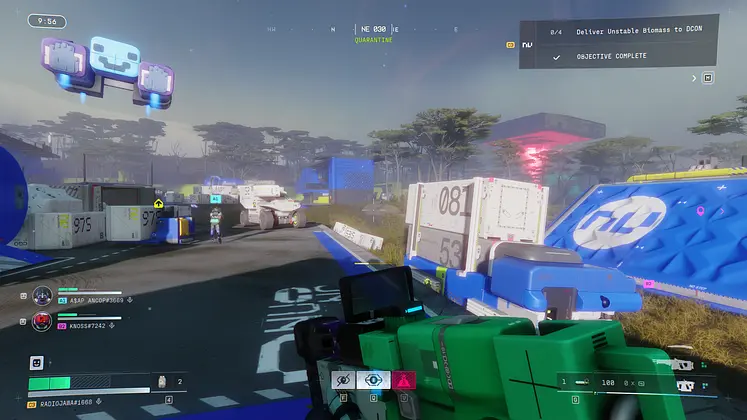Activate the highlighted eye ability icon
This screenshot has width=747, height=420.
[373, 380]
